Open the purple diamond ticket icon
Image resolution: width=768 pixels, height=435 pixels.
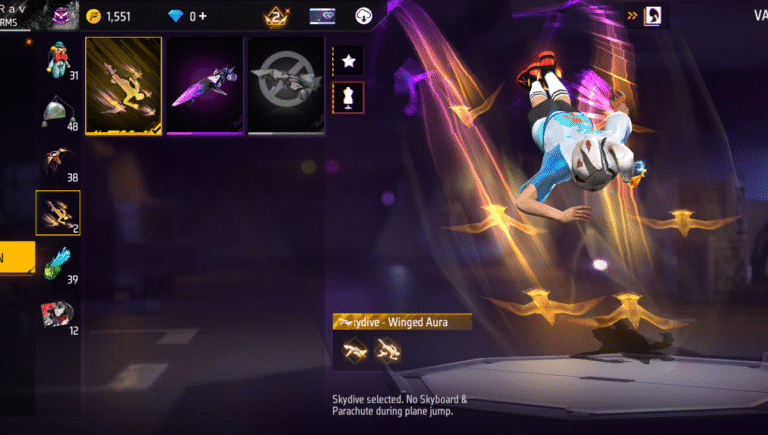[x=322, y=16]
